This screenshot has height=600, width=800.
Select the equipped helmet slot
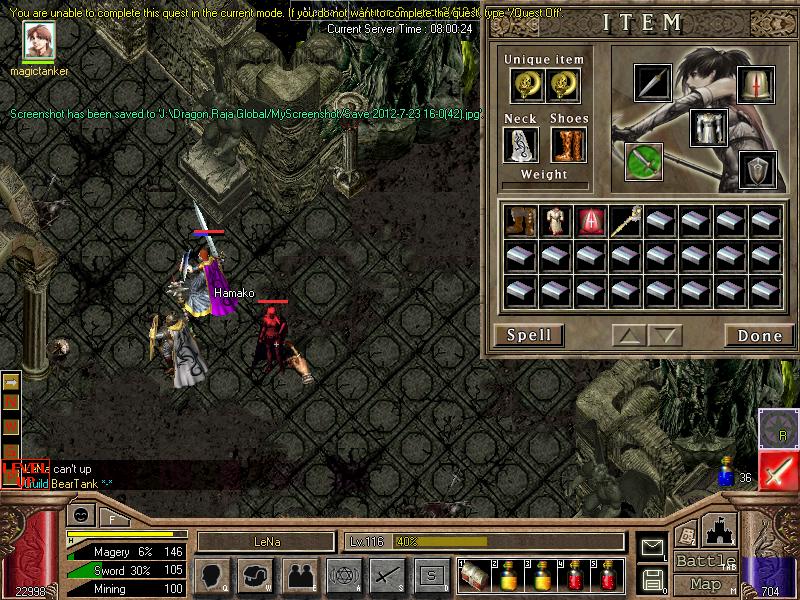[756, 86]
